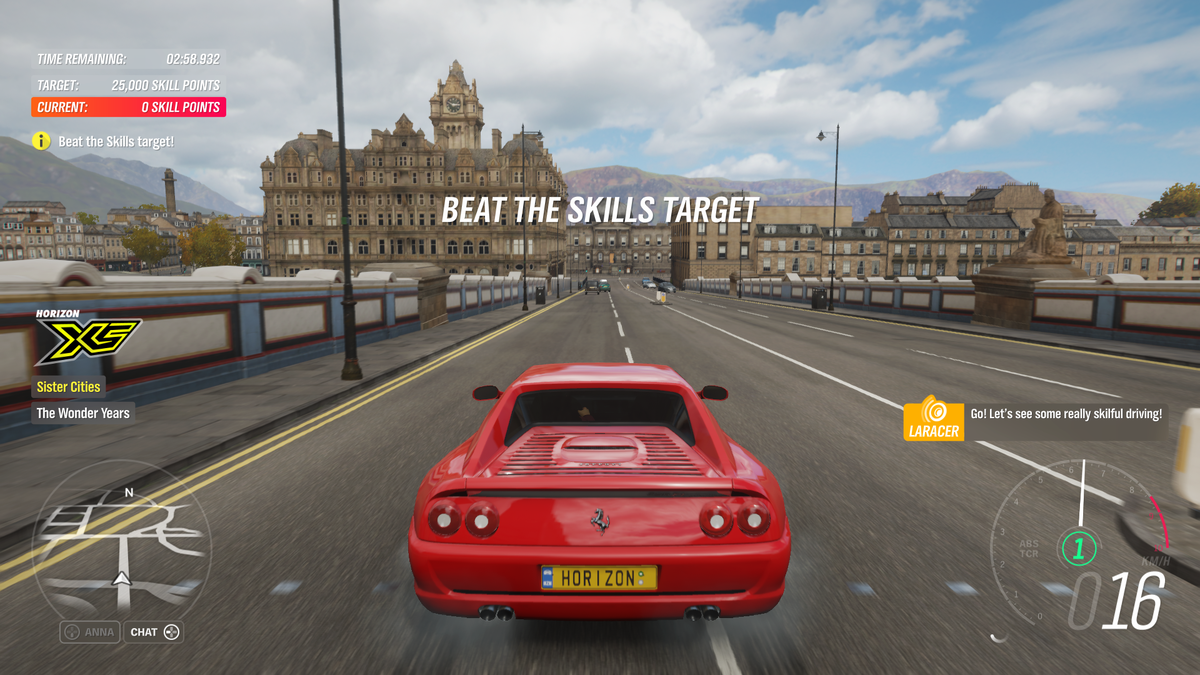Activate the ANNA assistant button

[x=90, y=632]
